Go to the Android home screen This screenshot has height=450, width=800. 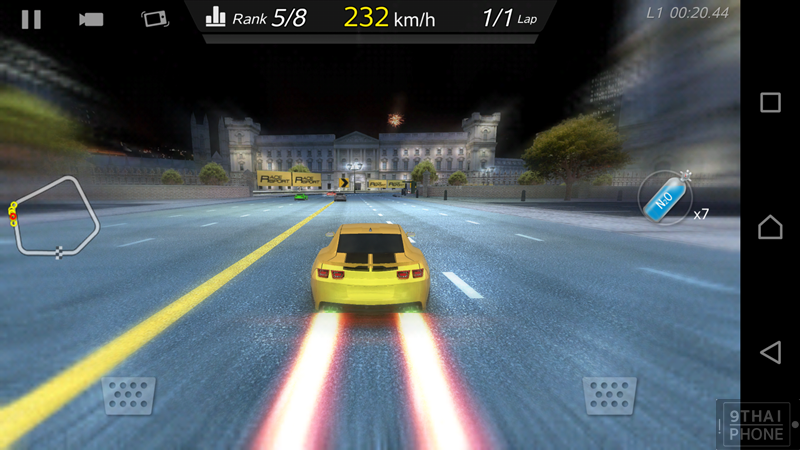(x=770, y=227)
